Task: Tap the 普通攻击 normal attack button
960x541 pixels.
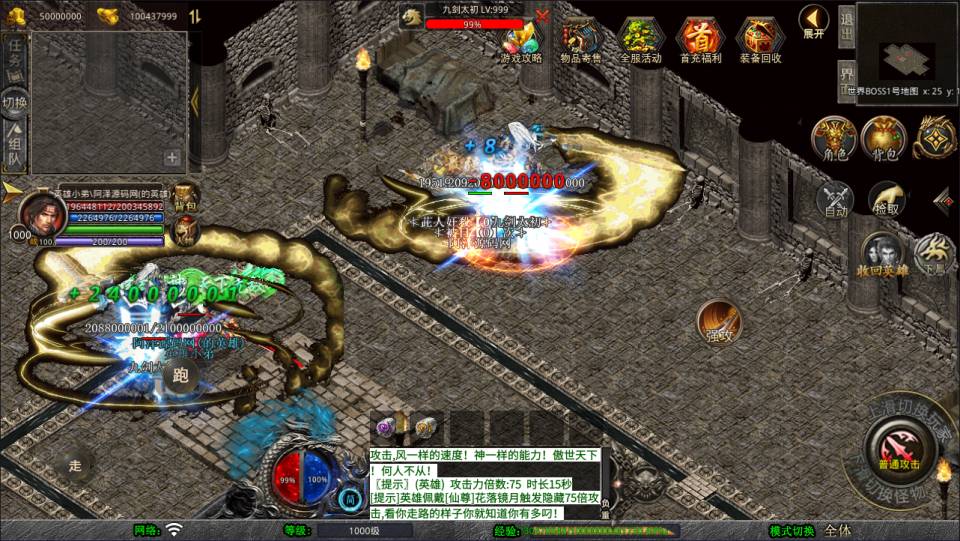Action: pyautogui.click(x=899, y=446)
